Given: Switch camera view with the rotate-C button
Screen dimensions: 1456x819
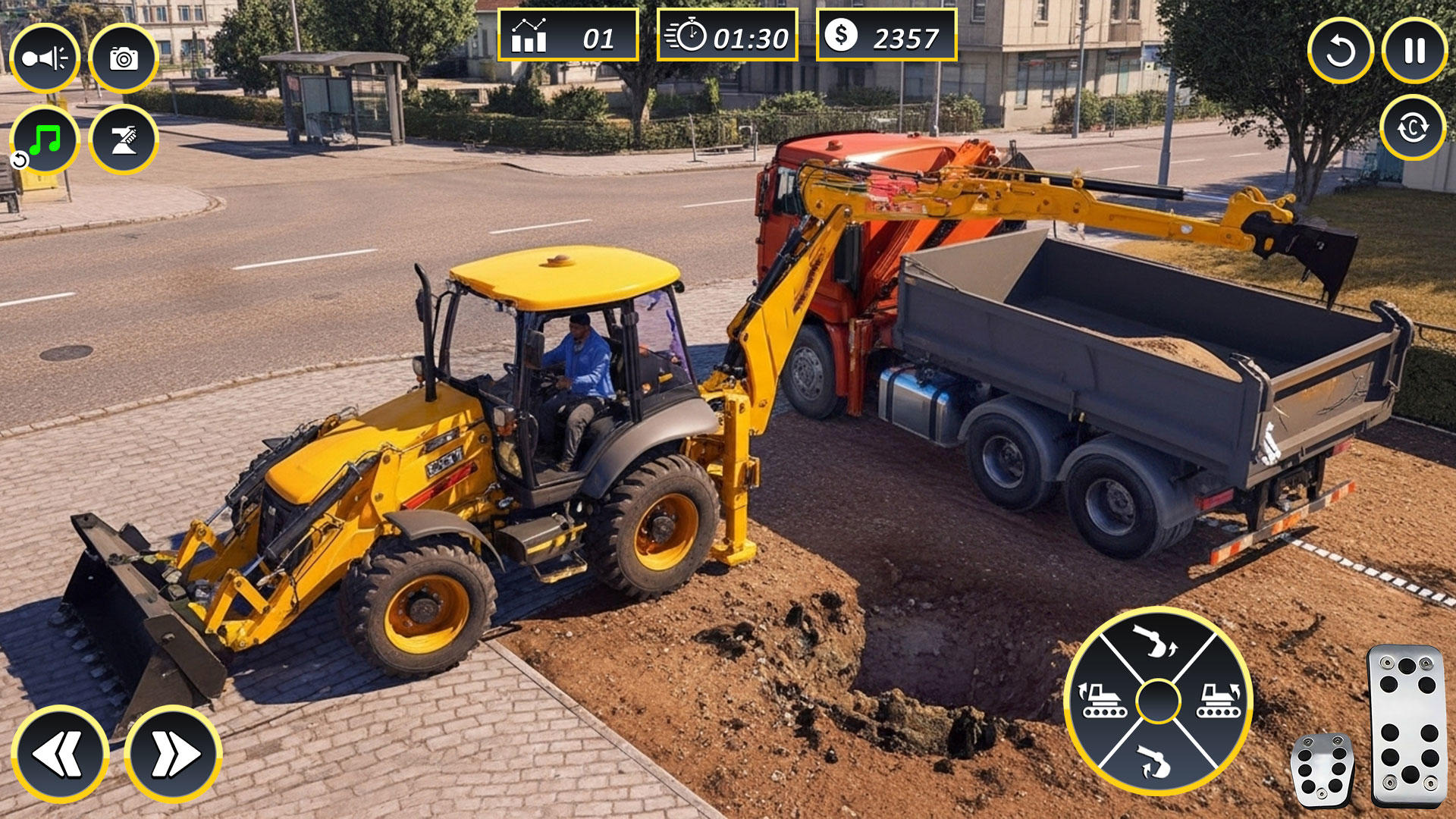Looking at the screenshot, I should pos(1413,127).
